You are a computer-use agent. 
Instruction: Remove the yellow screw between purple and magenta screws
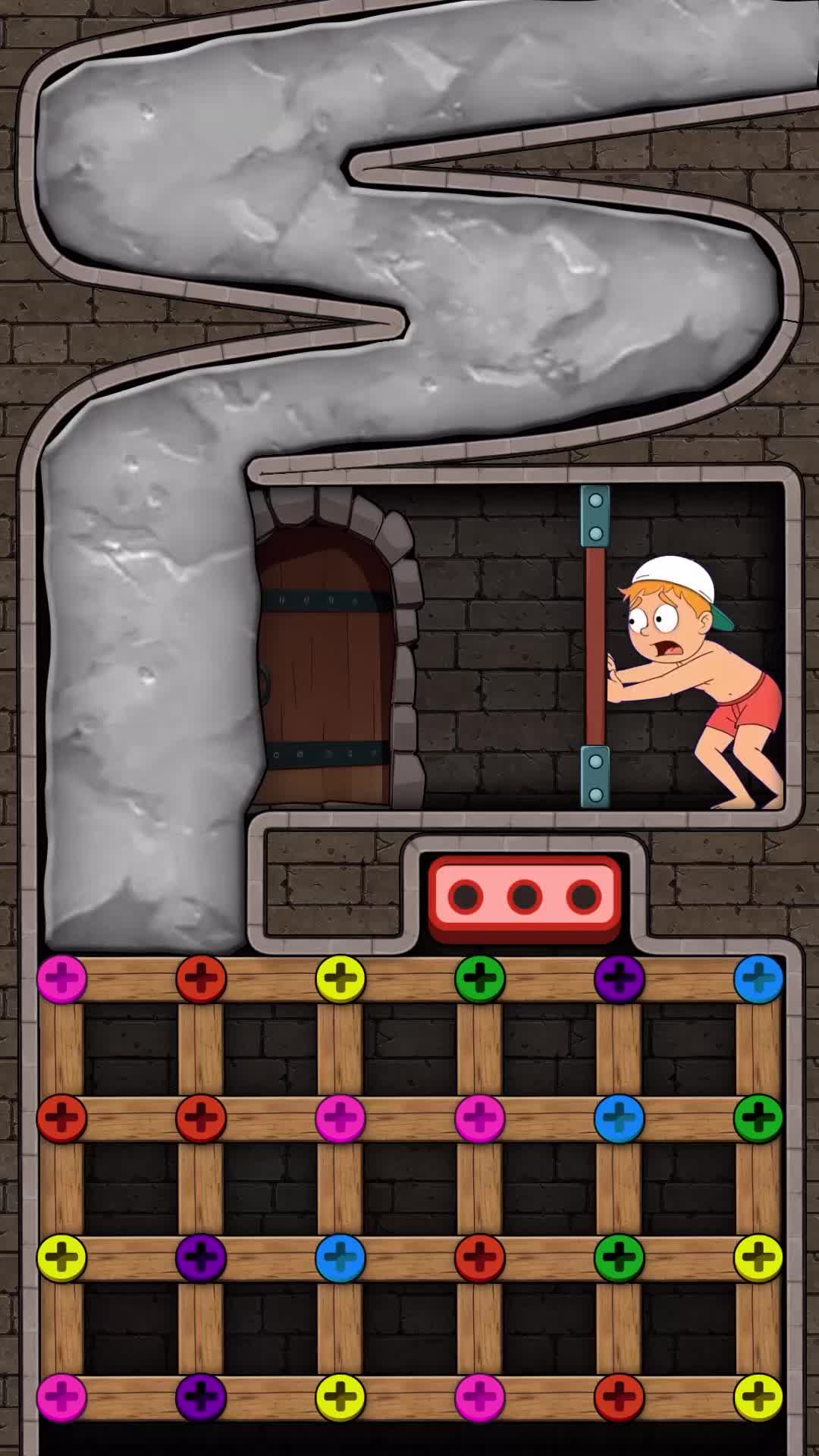[340, 1396]
